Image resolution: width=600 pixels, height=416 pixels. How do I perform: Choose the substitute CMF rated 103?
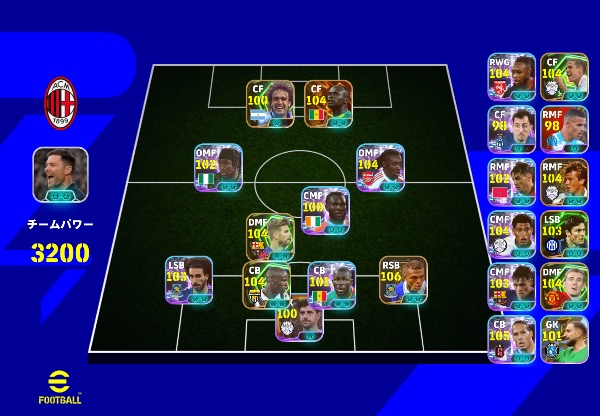point(512,287)
